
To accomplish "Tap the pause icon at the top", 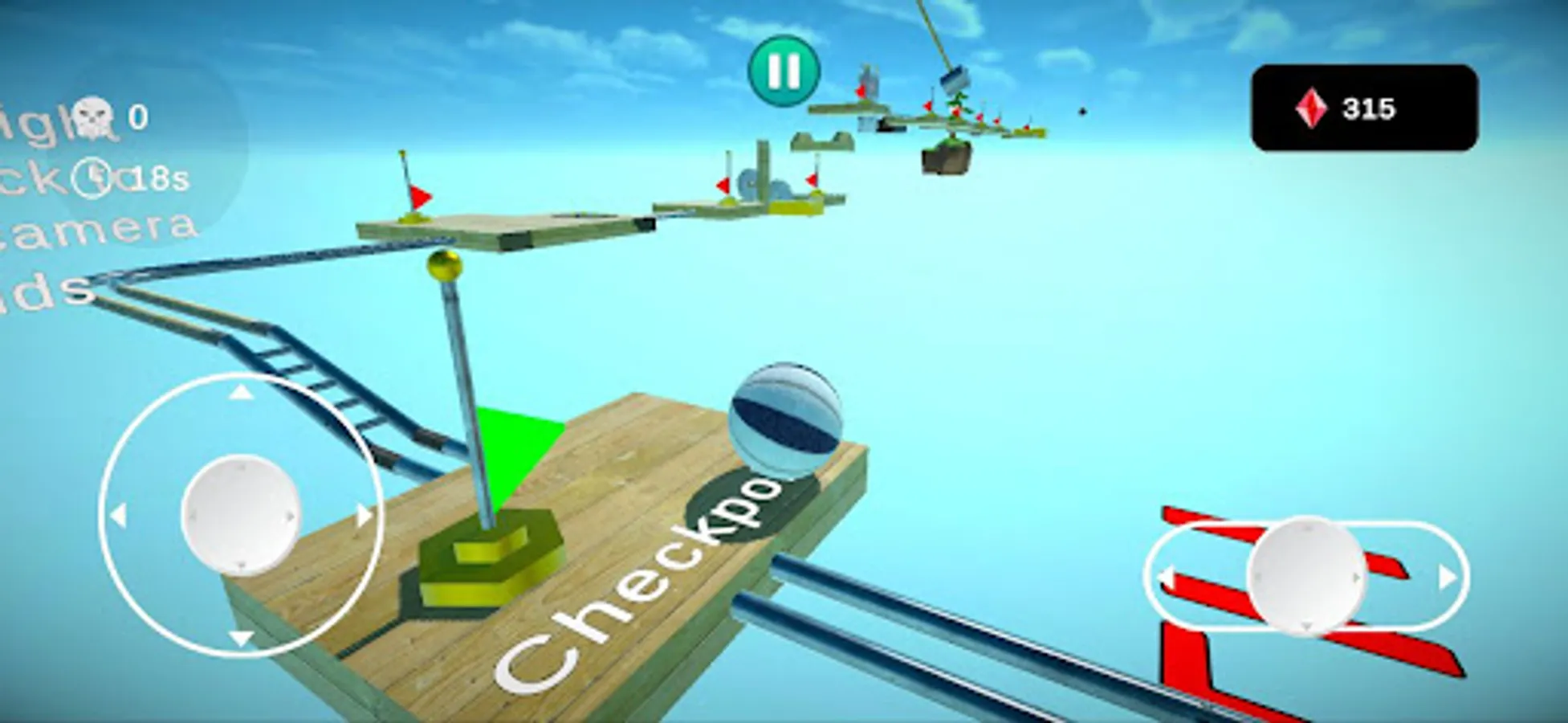I will point(784,72).
